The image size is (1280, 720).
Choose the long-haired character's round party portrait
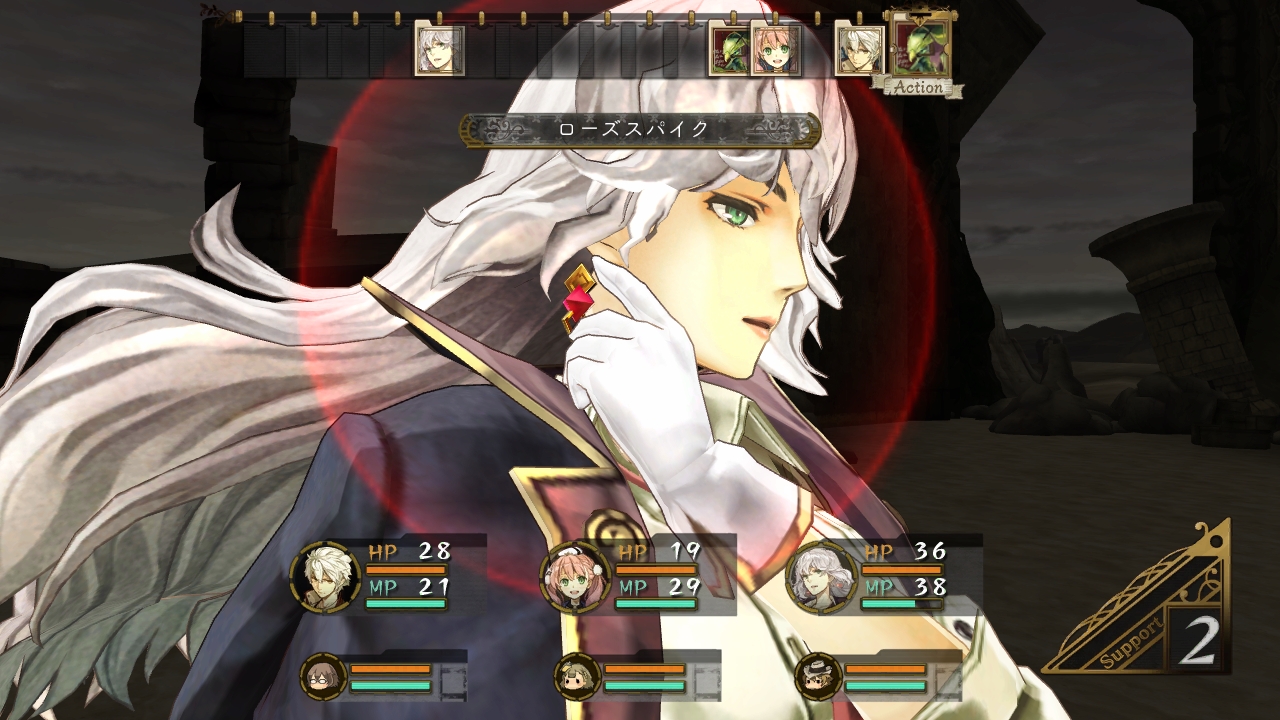[x=822, y=576]
